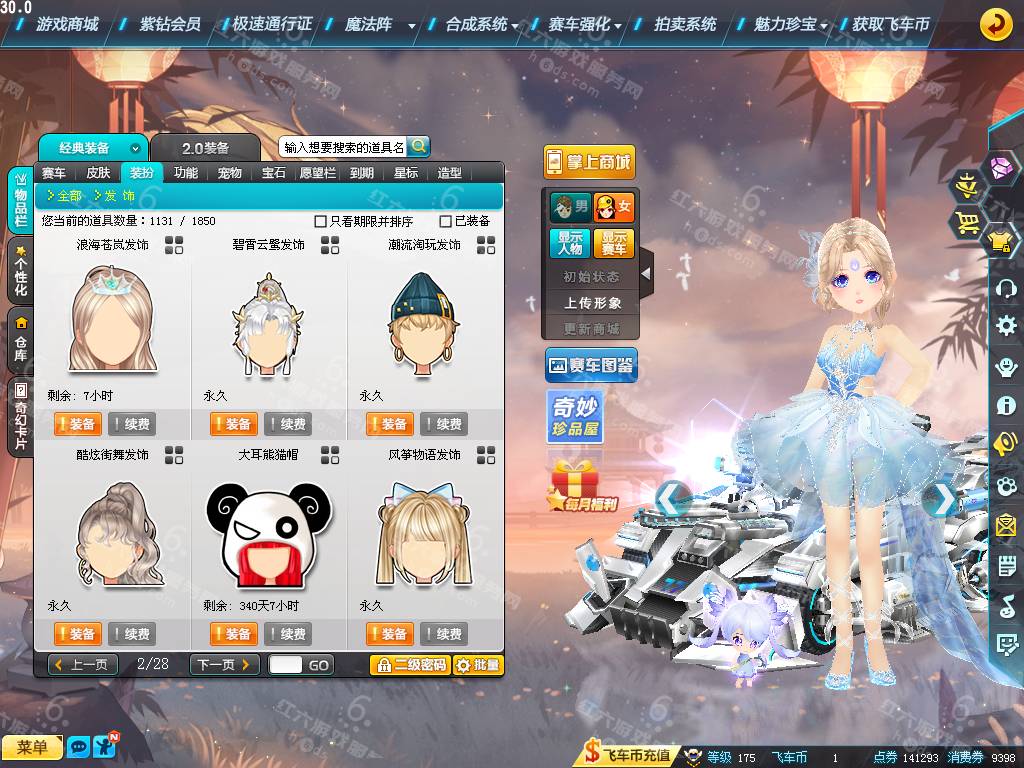The image size is (1024, 768).
Task: Switch to the 宠物 category tab
Action: [230, 173]
